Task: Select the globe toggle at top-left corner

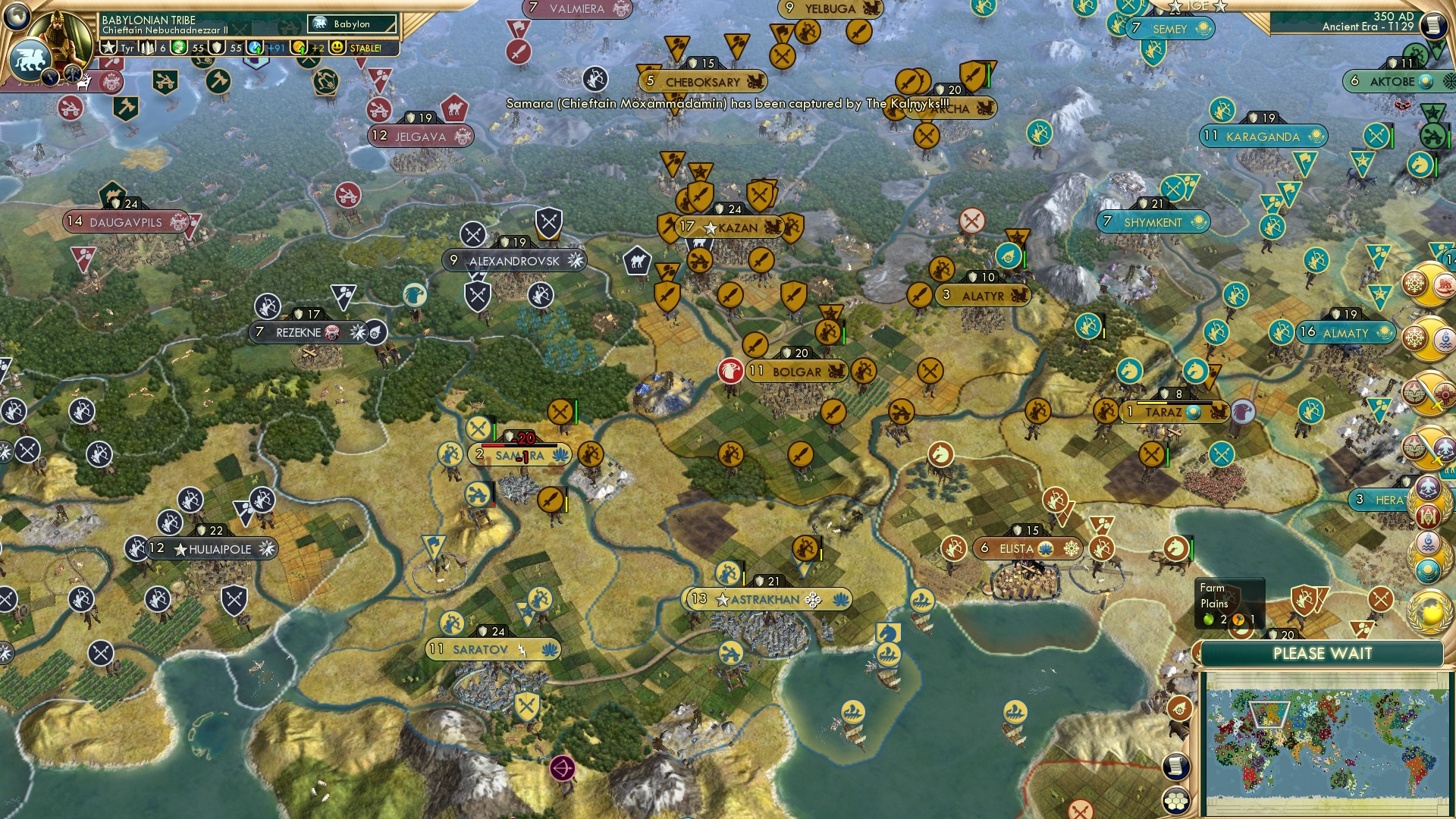Action: 15,17
